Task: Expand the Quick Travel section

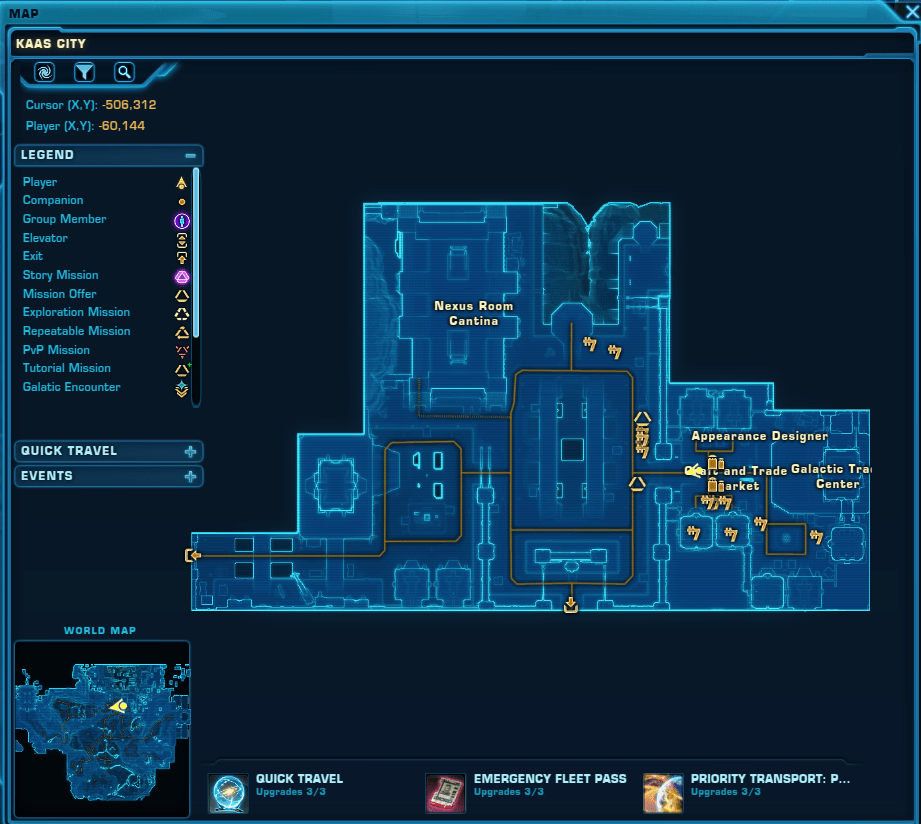Action: [190, 451]
